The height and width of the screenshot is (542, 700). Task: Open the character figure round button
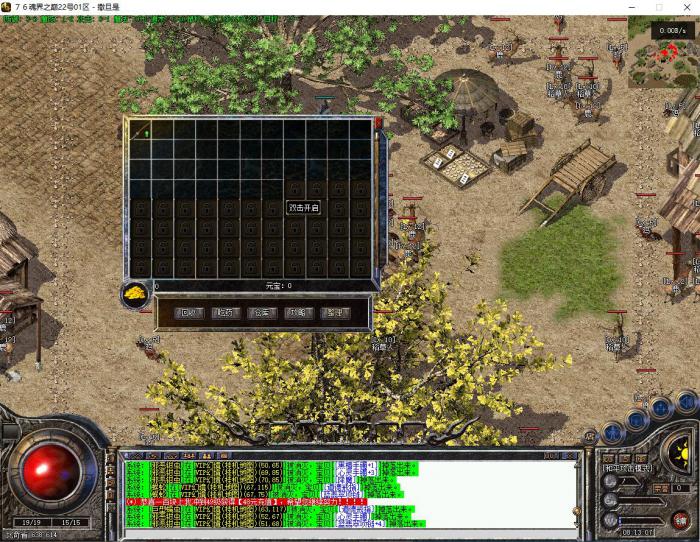pos(613,431)
